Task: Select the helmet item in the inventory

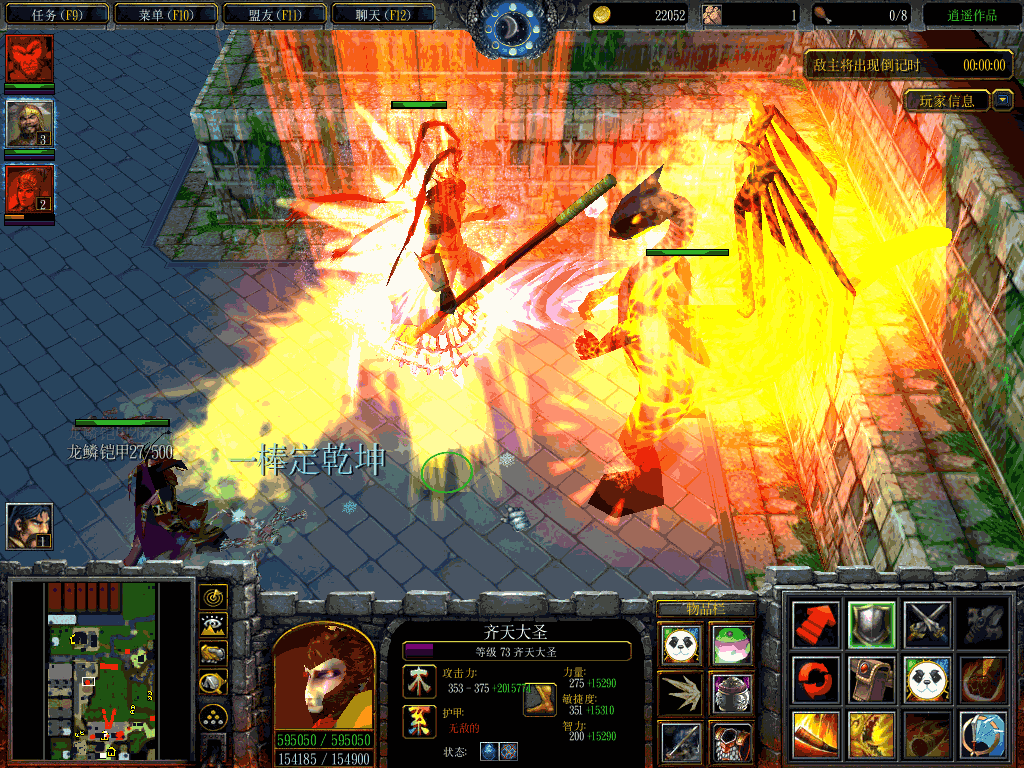Action: point(733,692)
